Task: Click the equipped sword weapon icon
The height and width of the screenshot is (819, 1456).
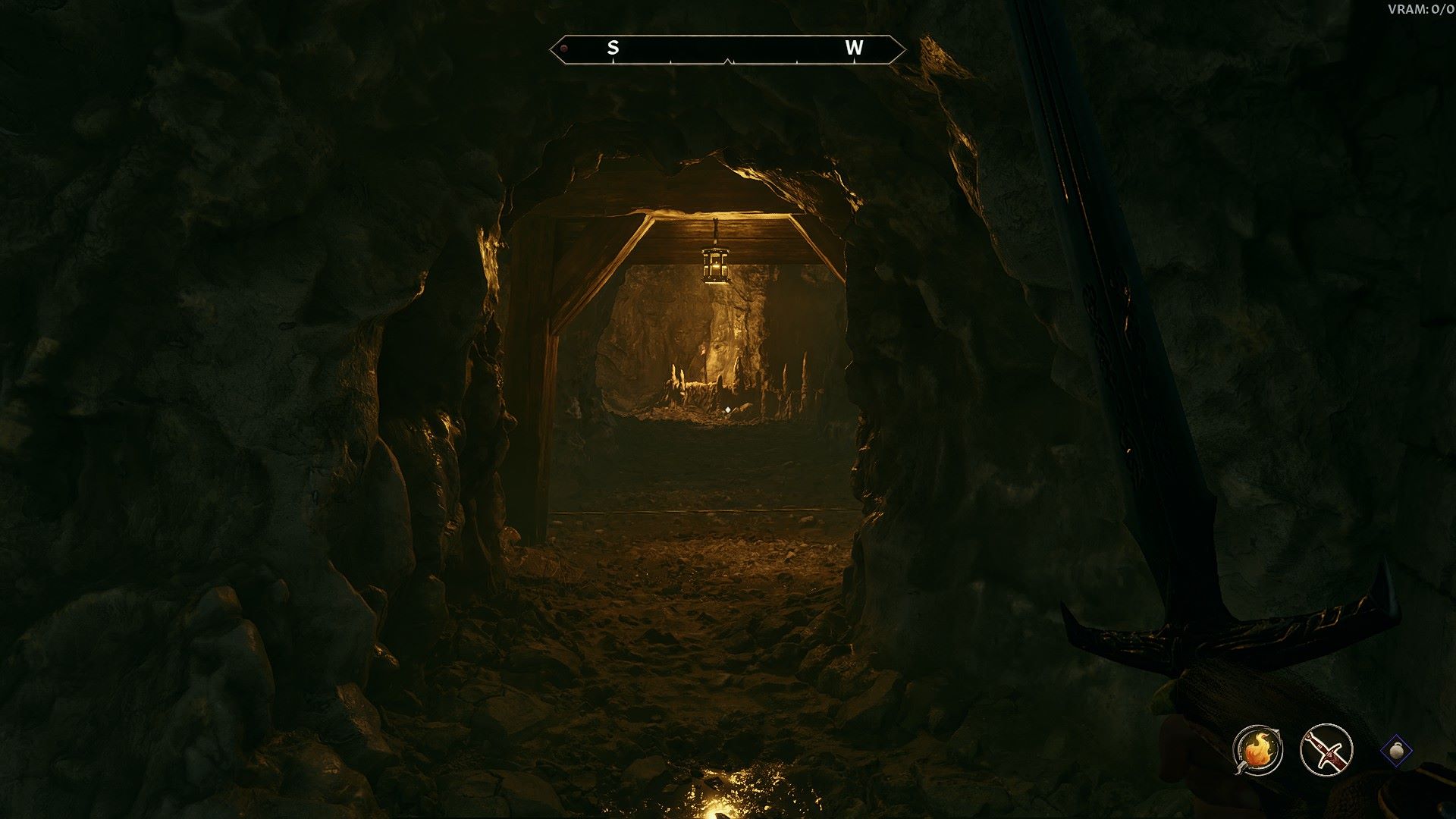Action: click(x=1326, y=750)
